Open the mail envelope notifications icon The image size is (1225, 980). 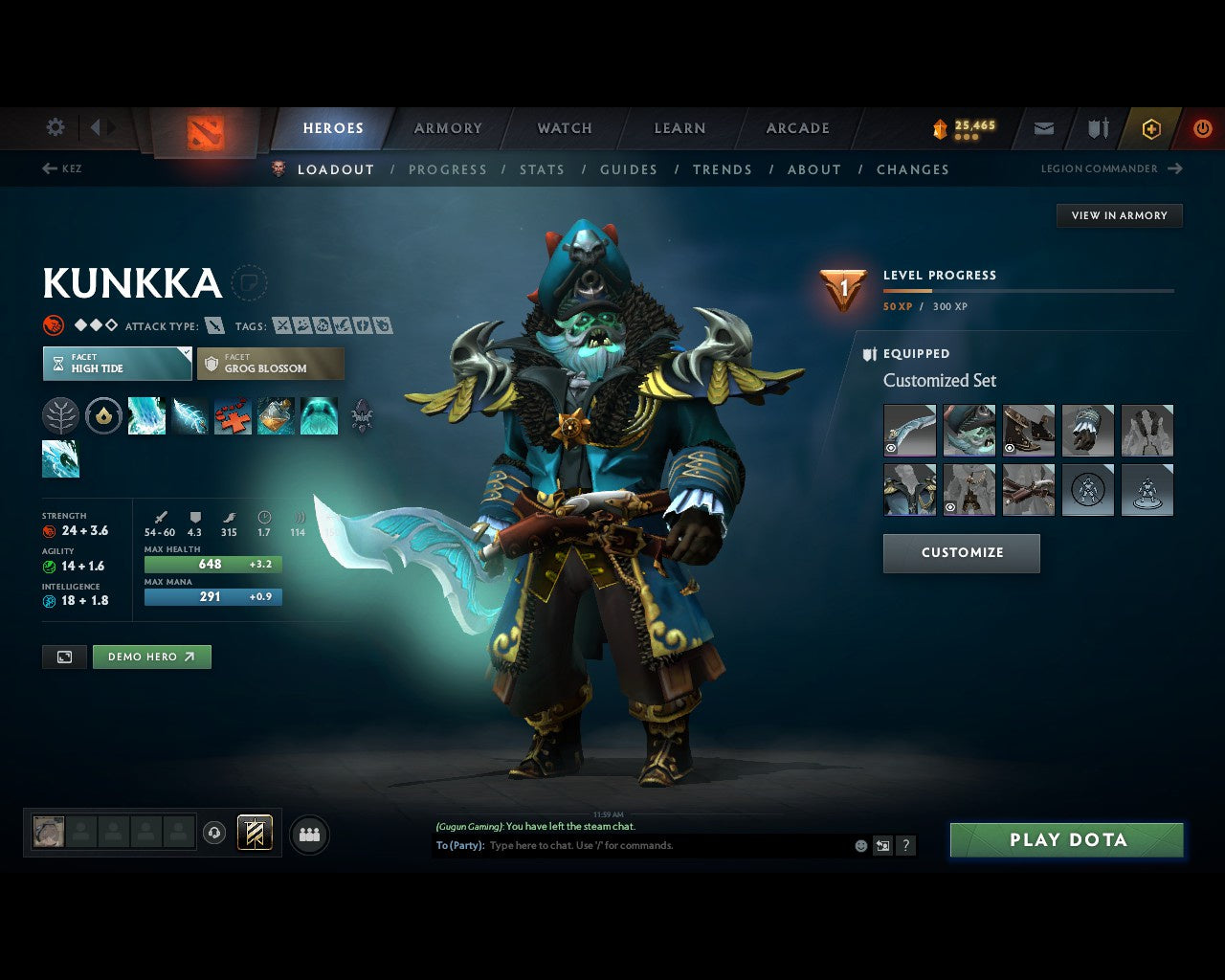(x=1043, y=128)
